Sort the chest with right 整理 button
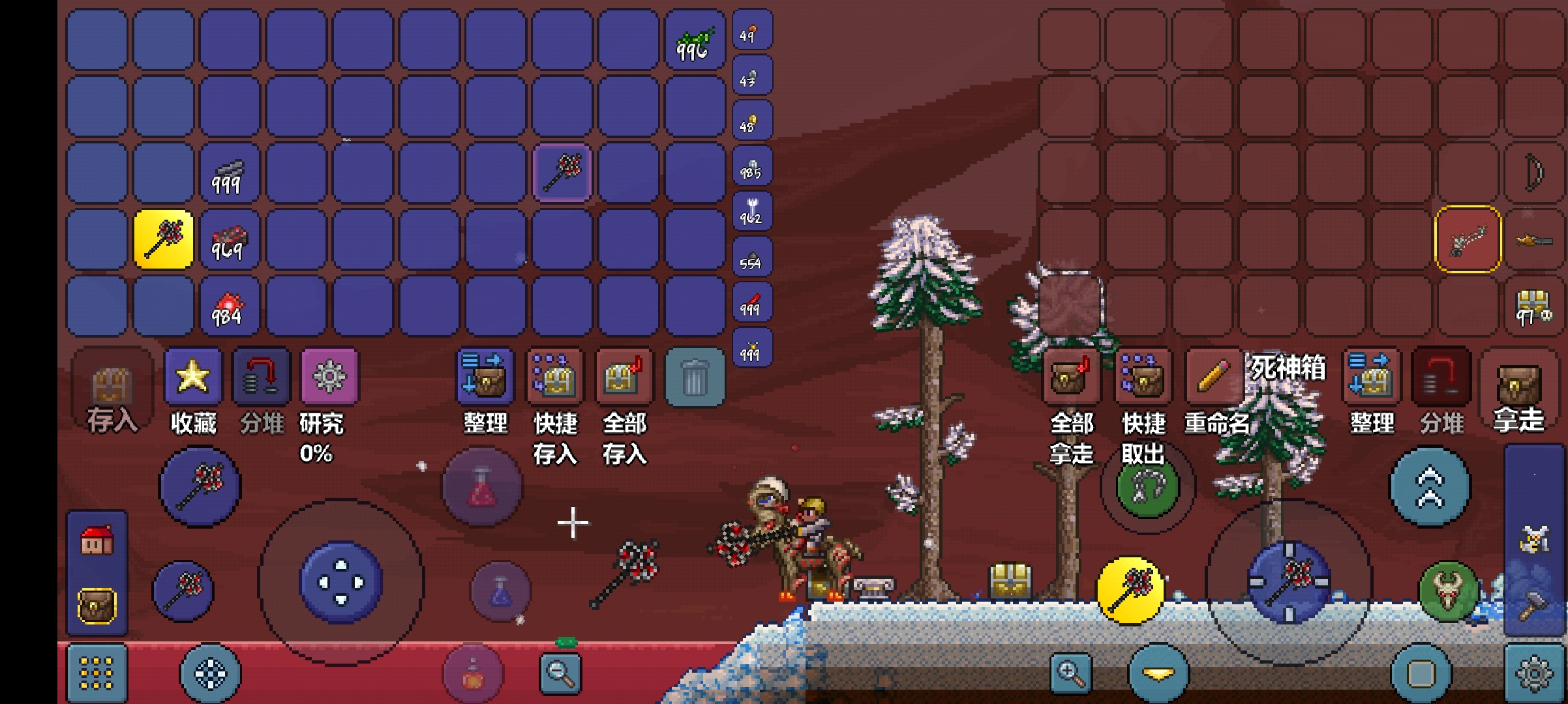1568x704 pixels. point(1371,377)
